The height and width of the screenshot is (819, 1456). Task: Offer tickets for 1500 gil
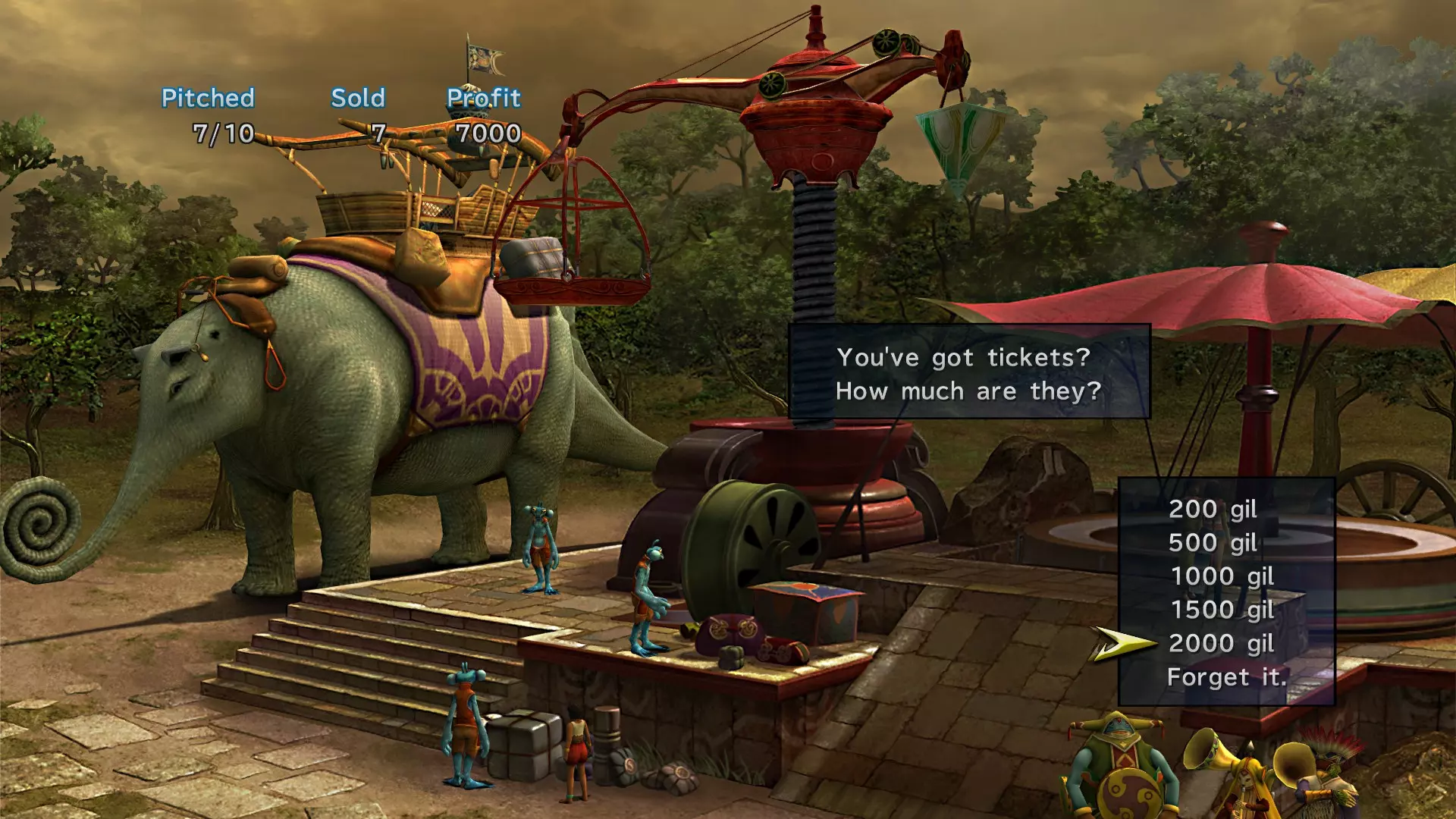click(x=1222, y=610)
